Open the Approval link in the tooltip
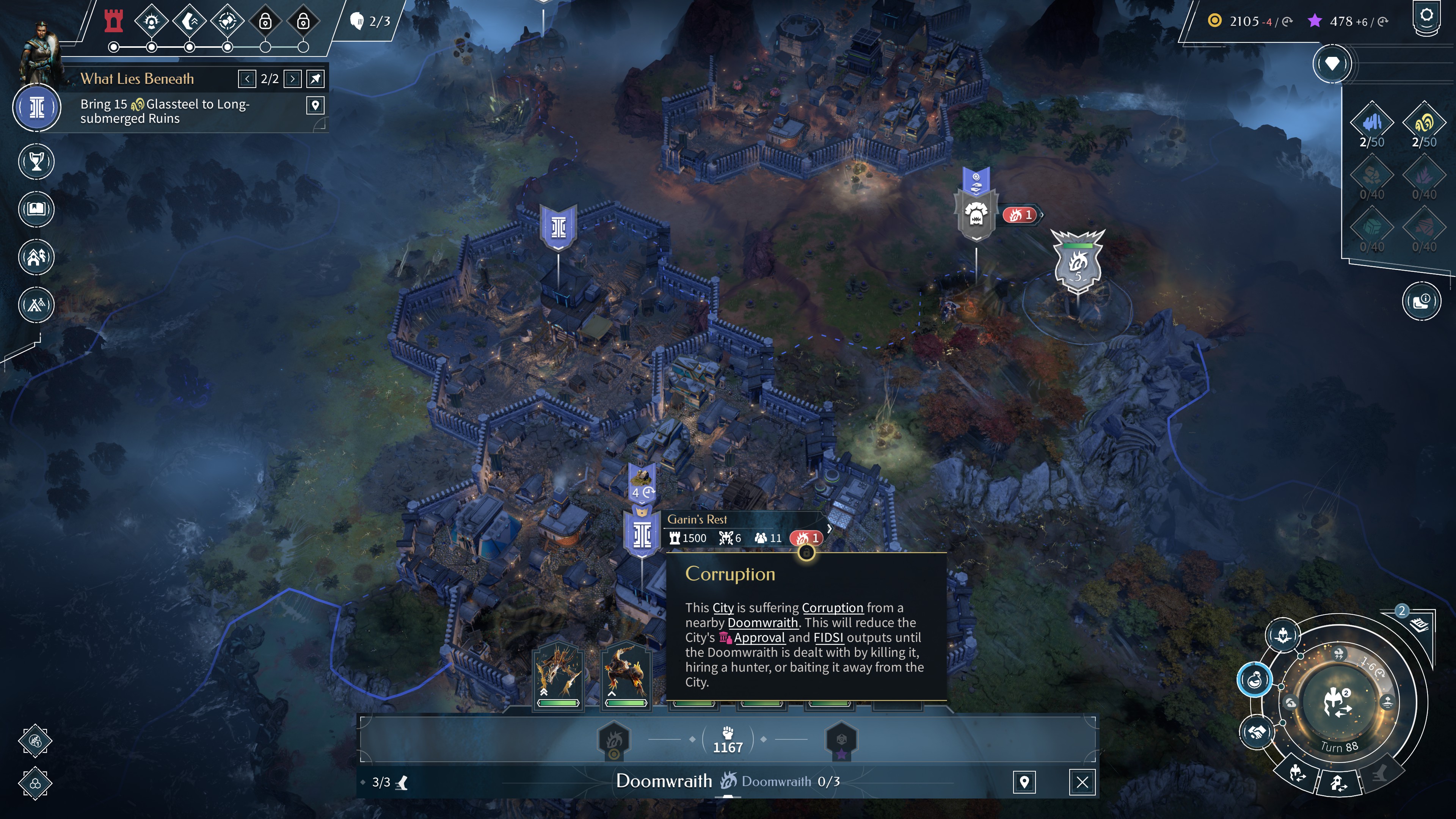 (x=759, y=637)
